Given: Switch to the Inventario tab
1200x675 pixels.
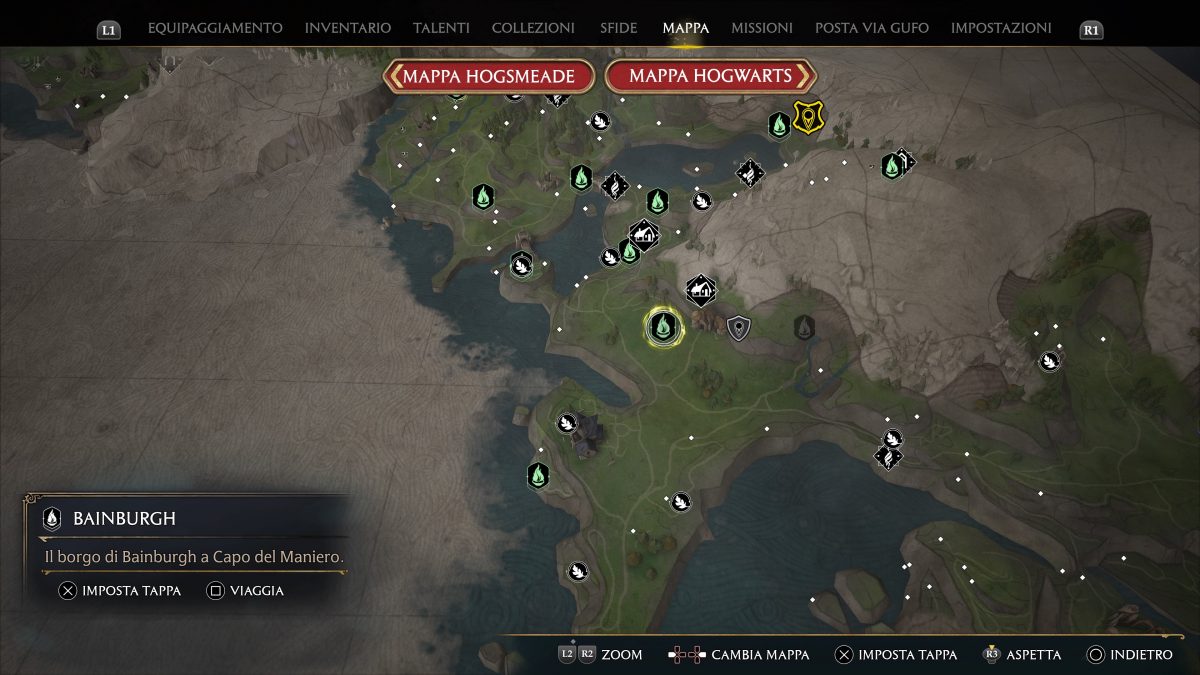Looking at the screenshot, I should (348, 28).
